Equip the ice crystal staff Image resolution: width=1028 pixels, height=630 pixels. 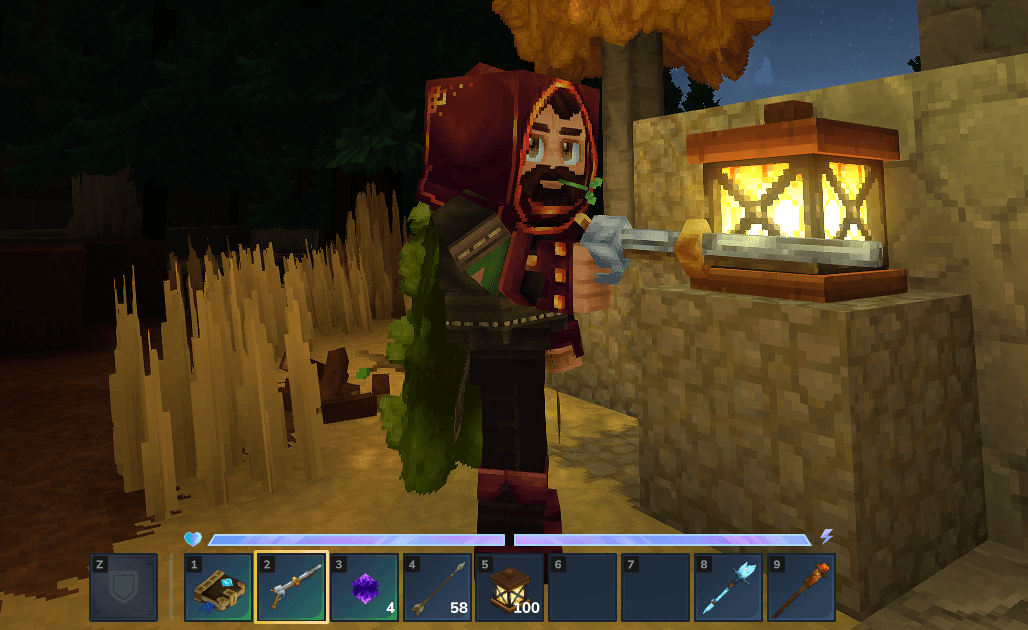[728, 588]
